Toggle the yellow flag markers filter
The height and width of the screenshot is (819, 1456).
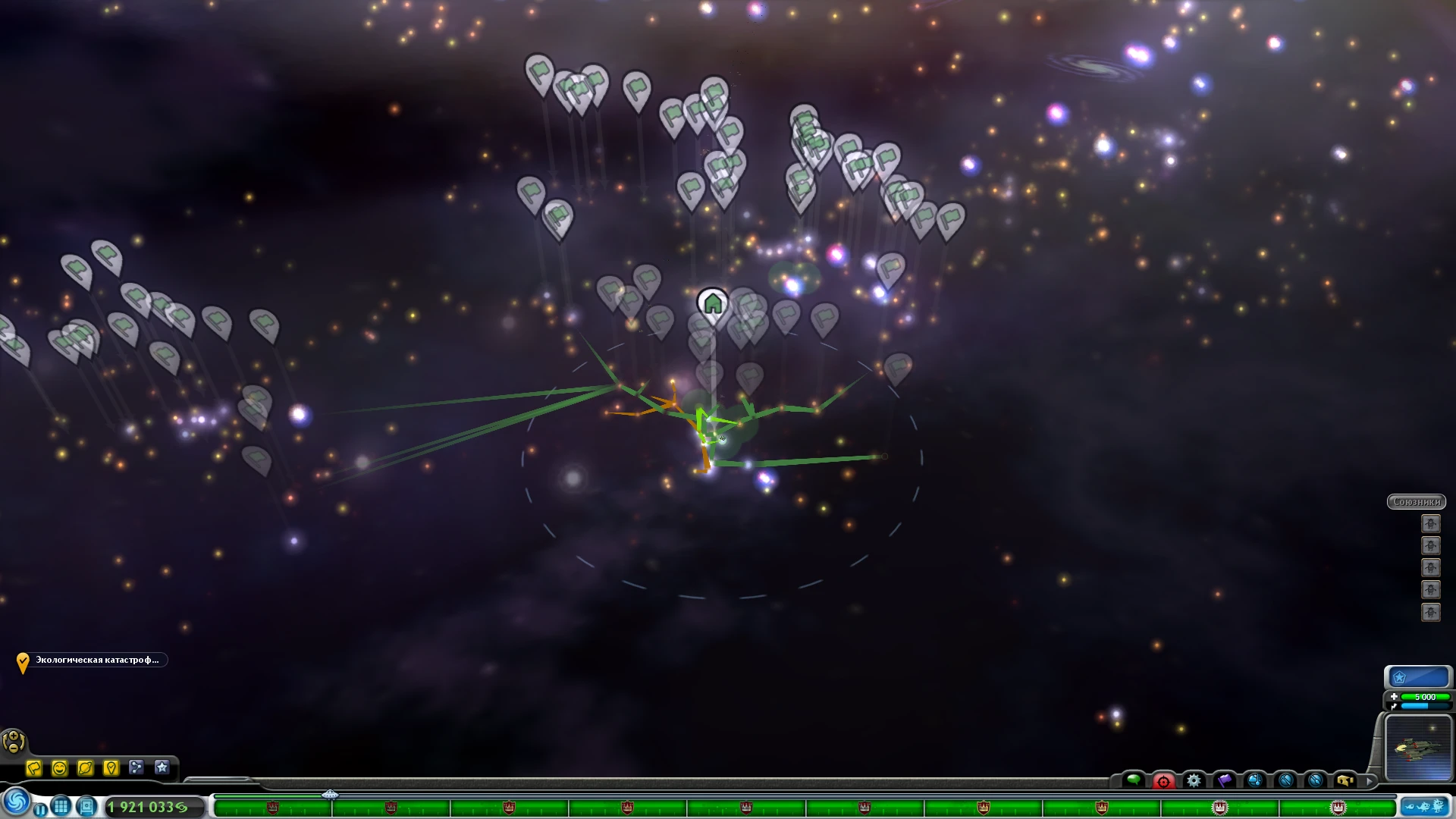coord(34,768)
